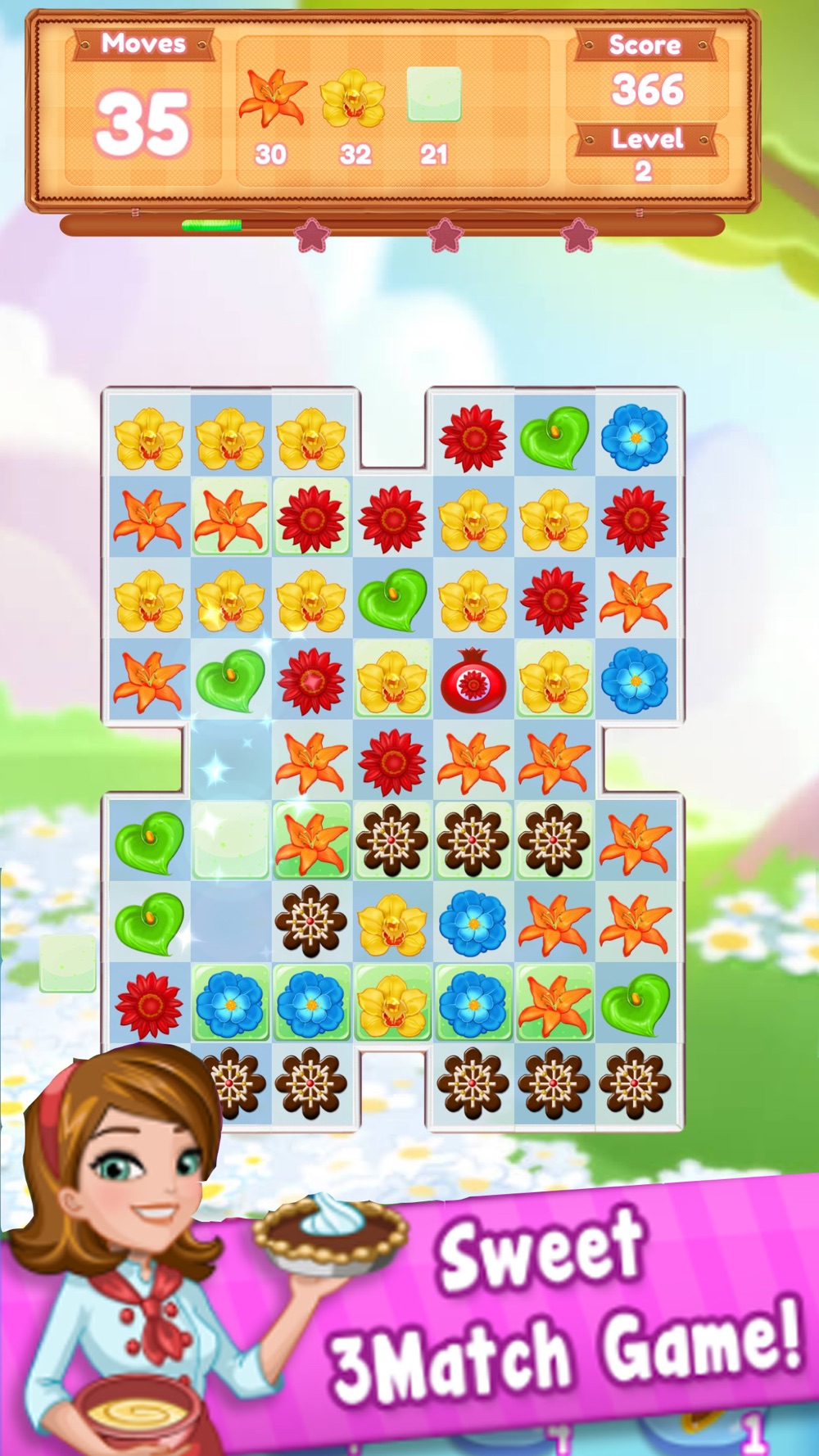Click the orange lily goal icon

(x=272, y=98)
